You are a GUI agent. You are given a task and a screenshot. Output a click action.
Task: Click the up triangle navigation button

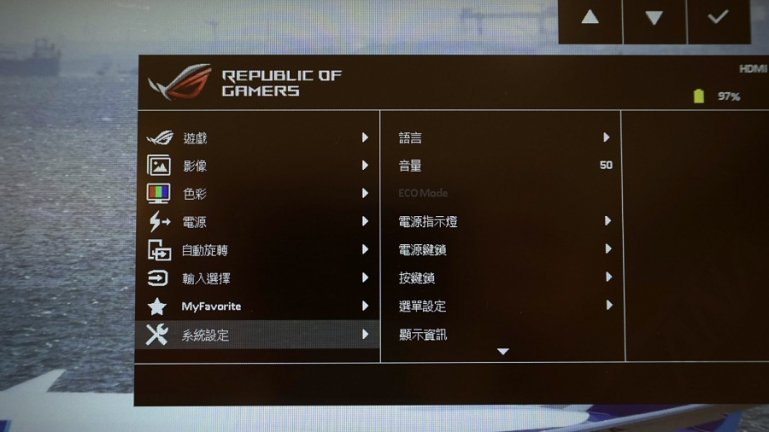pyautogui.click(x=589, y=19)
